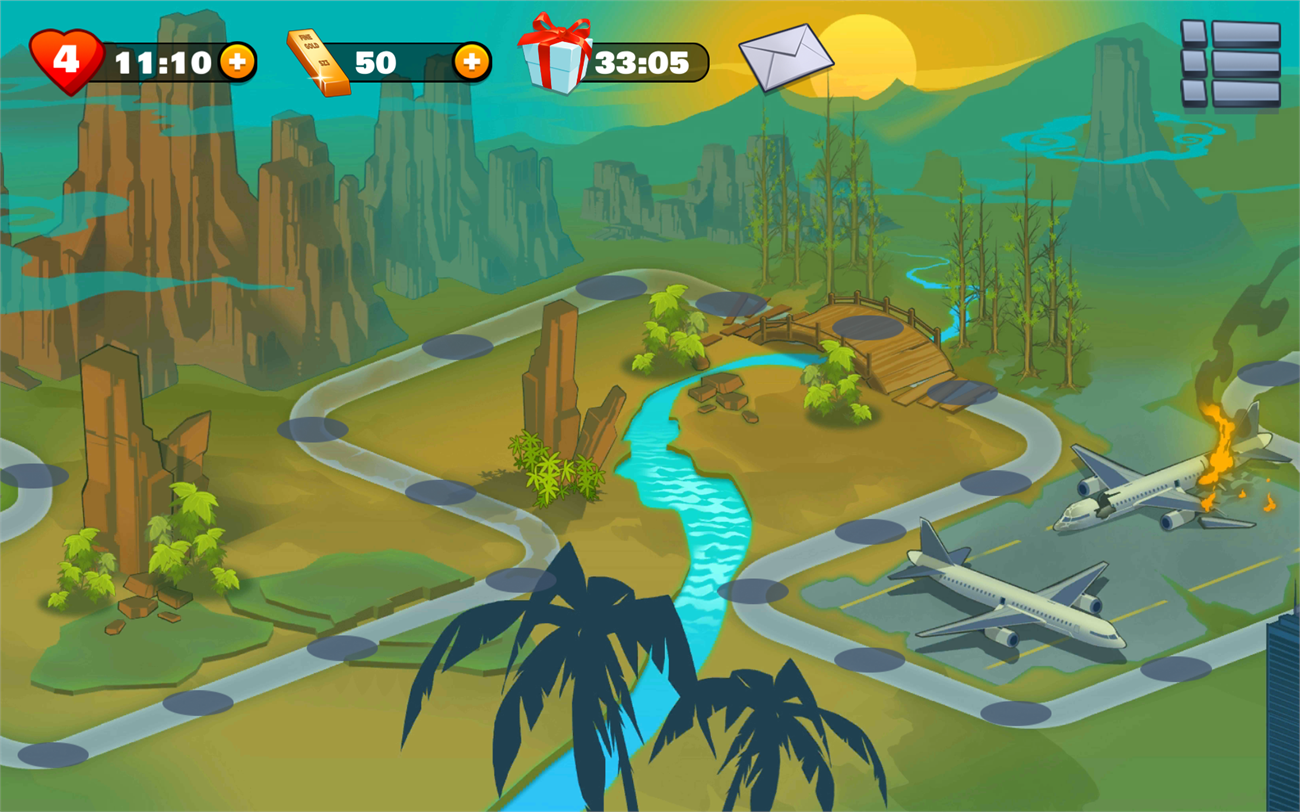Open the gift box reward
The image size is (1300, 812).
click(554, 56)
